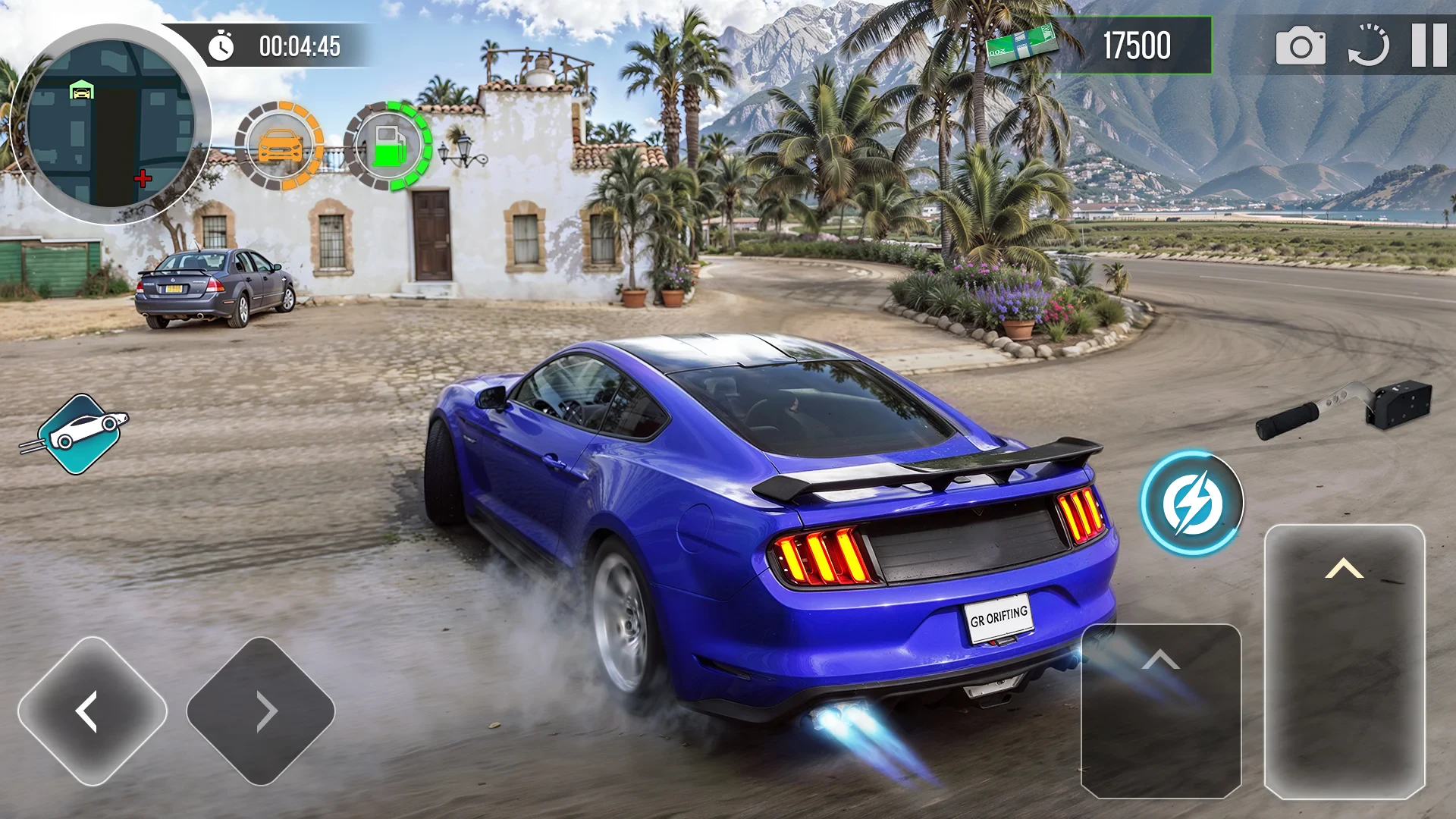
Task: Open the circular minimap
Action: [111, 124]
